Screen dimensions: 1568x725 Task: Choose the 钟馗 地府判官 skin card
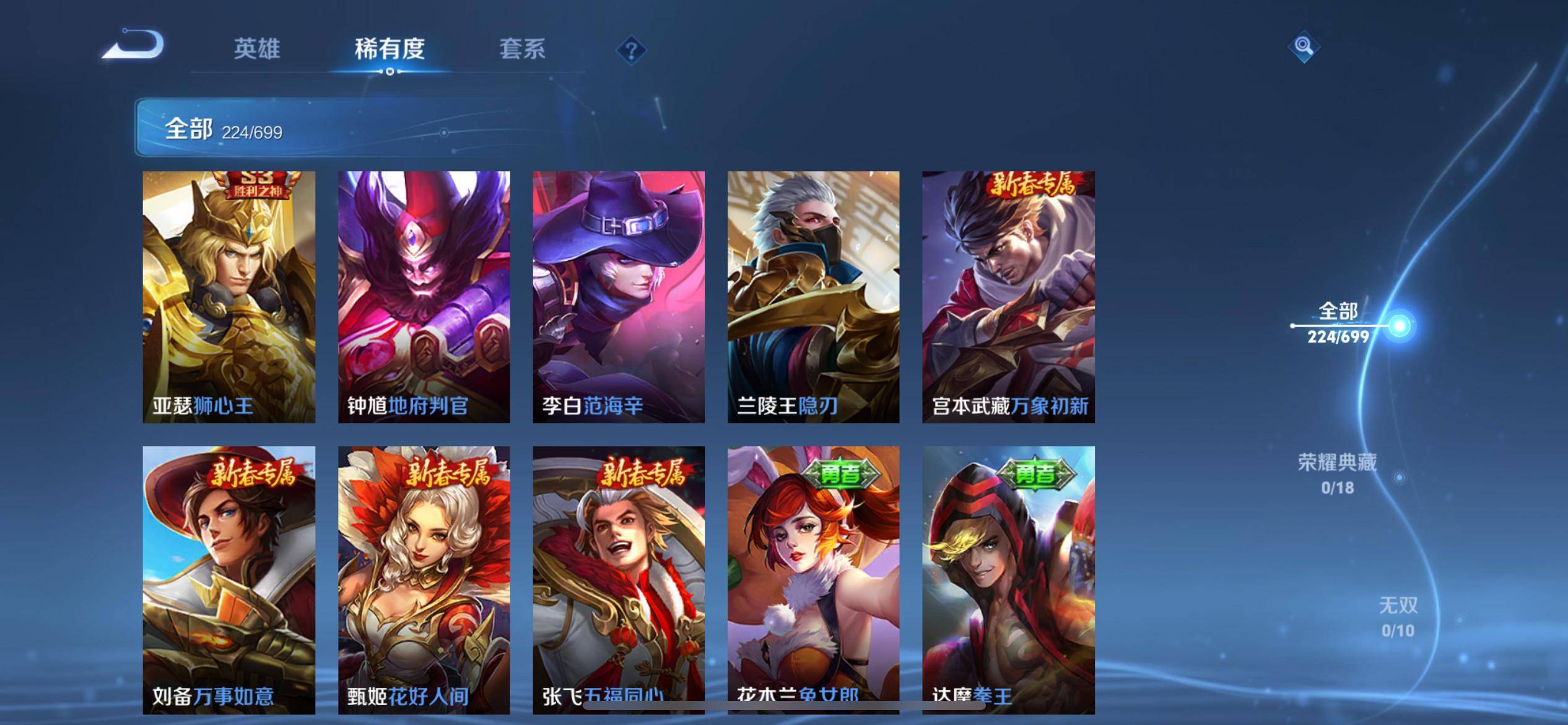coord(424,297)
